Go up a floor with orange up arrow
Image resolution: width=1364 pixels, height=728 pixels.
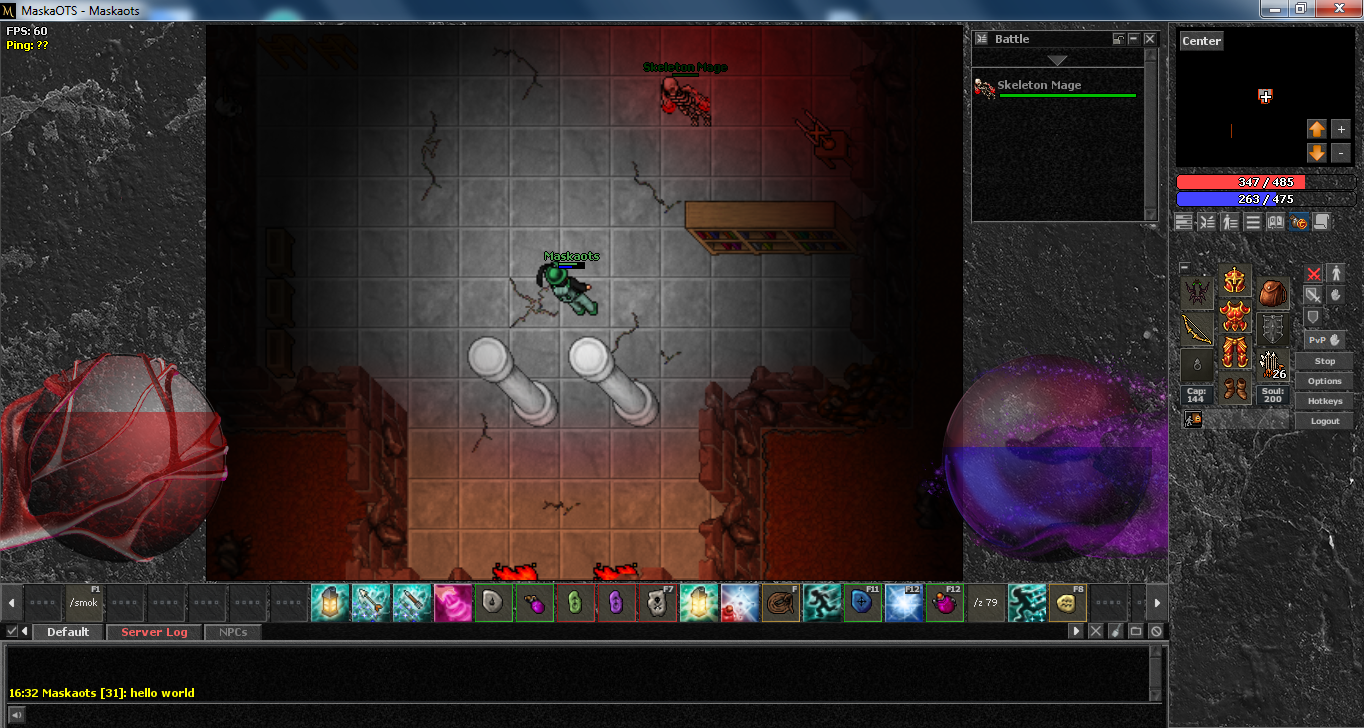(x=1317, y=129)
